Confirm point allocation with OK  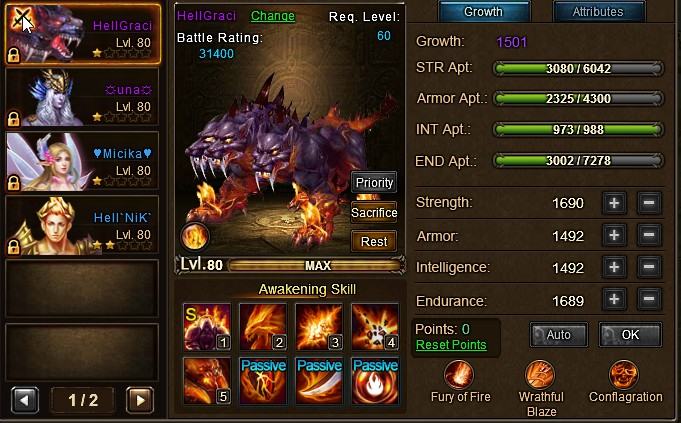629,335
